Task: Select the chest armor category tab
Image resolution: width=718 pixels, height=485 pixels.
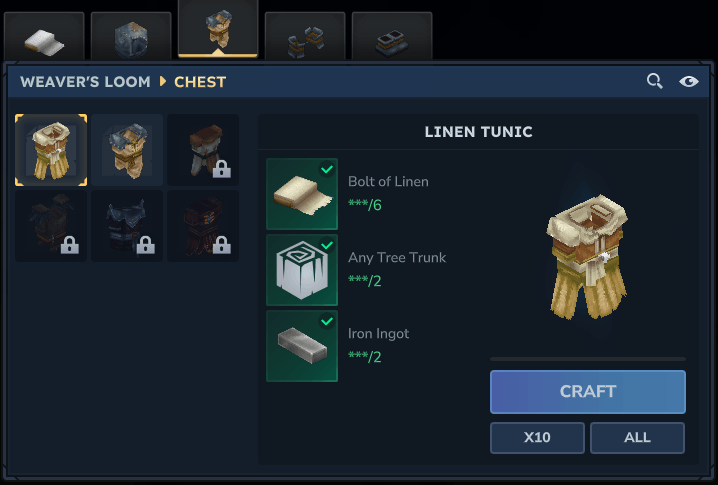Action: pyautogui.click(x=218, y=30)
